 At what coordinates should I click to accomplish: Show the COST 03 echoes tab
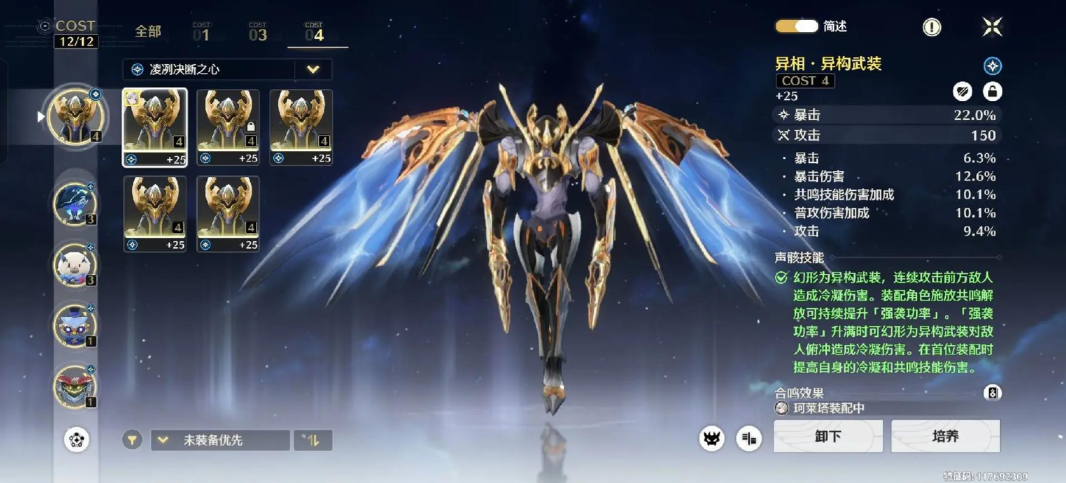[x=258, y=32]
